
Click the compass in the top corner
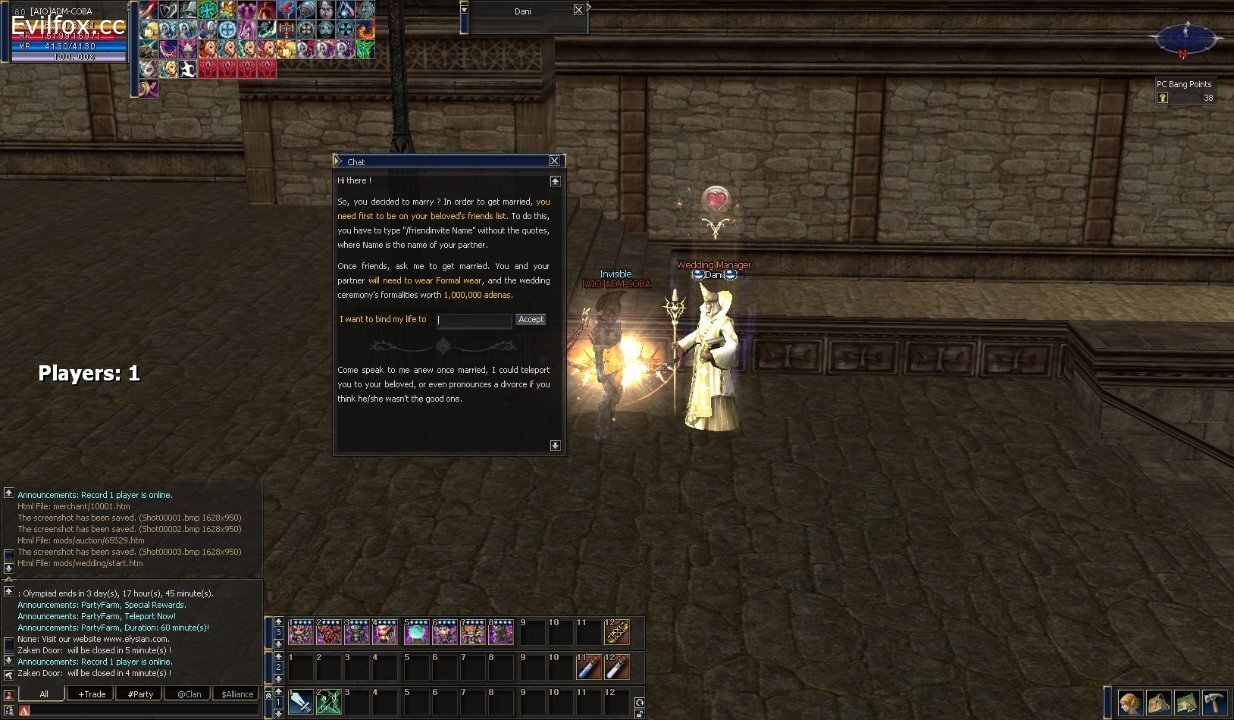1185,40
